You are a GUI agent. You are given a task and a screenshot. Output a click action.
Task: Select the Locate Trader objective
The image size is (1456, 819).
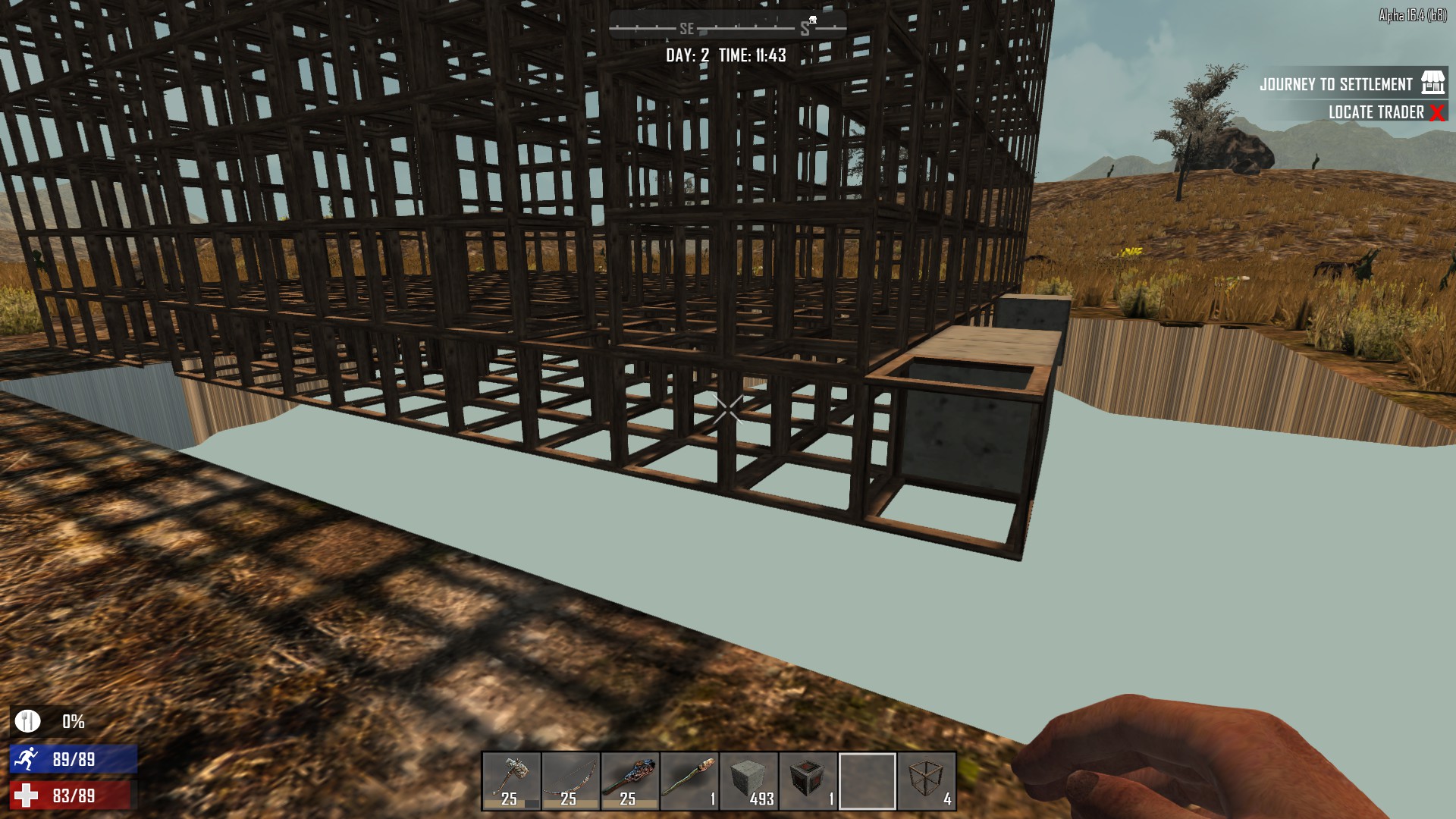click(1376, 112)
